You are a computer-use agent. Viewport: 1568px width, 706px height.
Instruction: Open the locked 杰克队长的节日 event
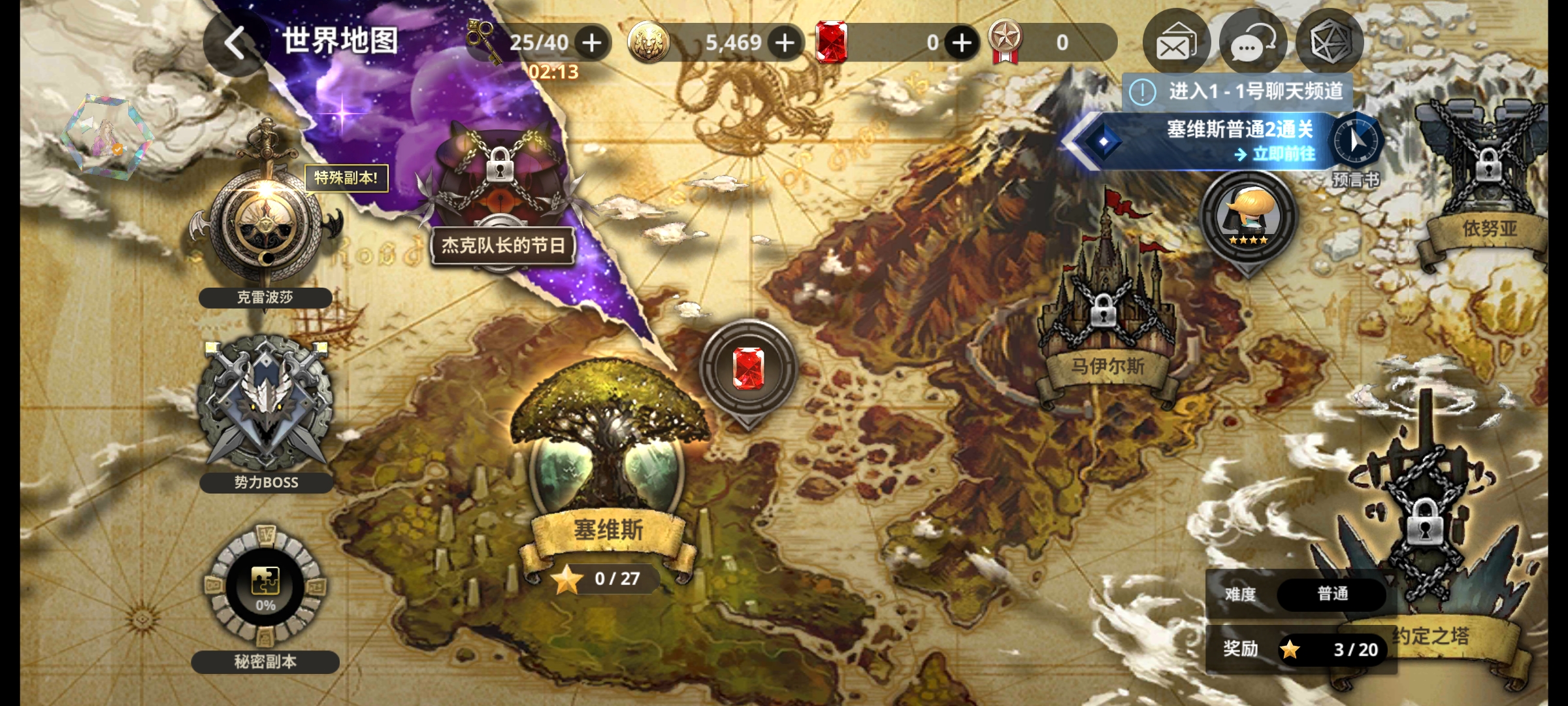502,190
